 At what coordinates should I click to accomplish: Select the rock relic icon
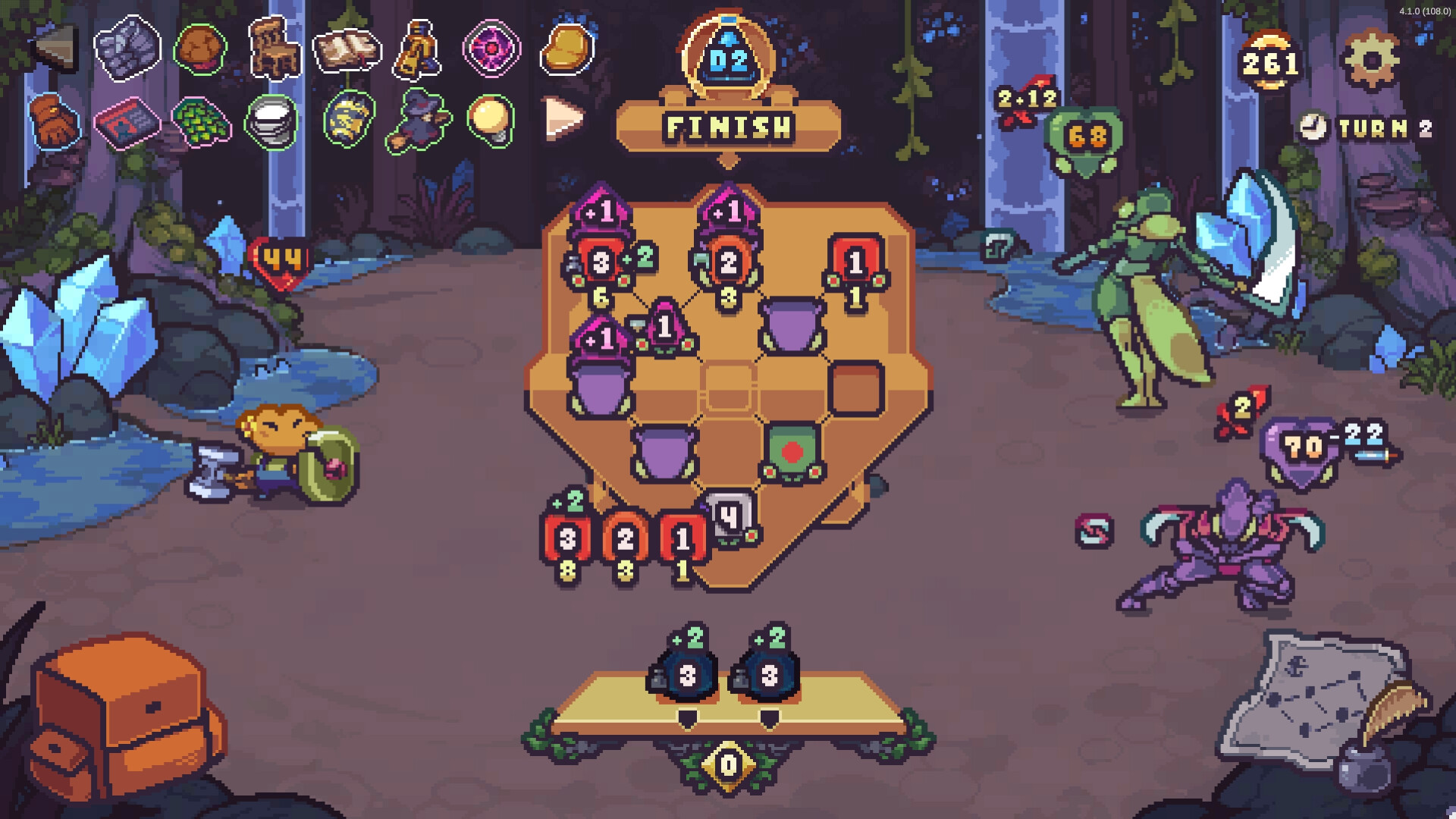click(125, 49)
